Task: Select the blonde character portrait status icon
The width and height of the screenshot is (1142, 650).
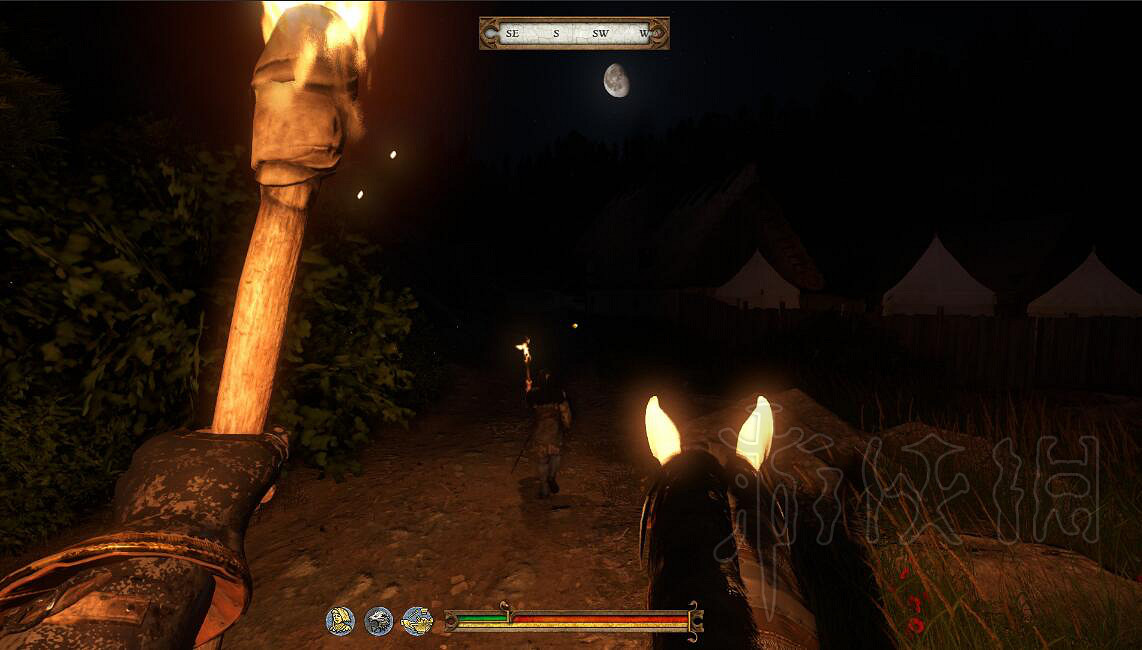Action: [340, 621]
